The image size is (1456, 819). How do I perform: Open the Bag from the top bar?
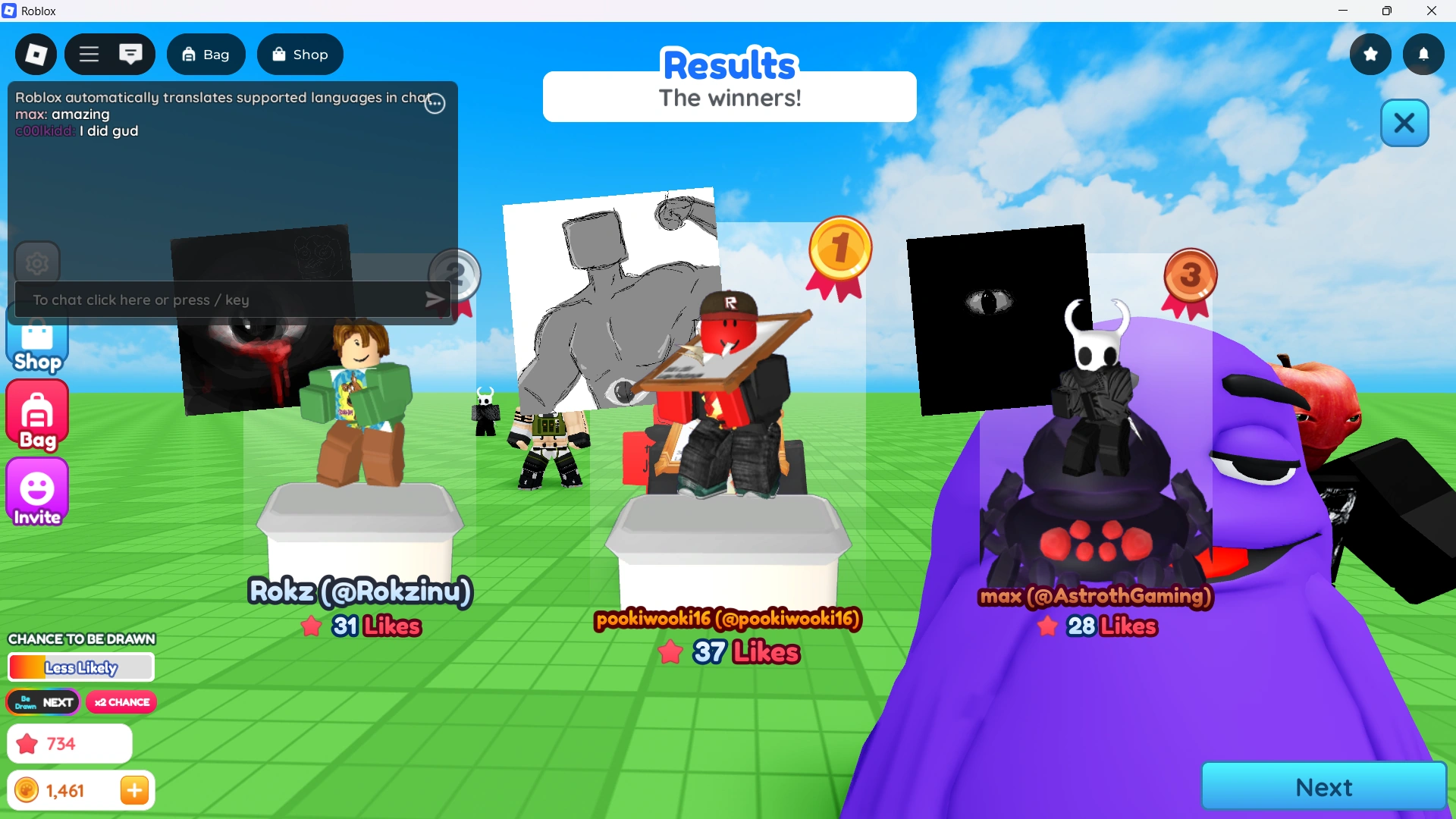[x=206, y=54]
